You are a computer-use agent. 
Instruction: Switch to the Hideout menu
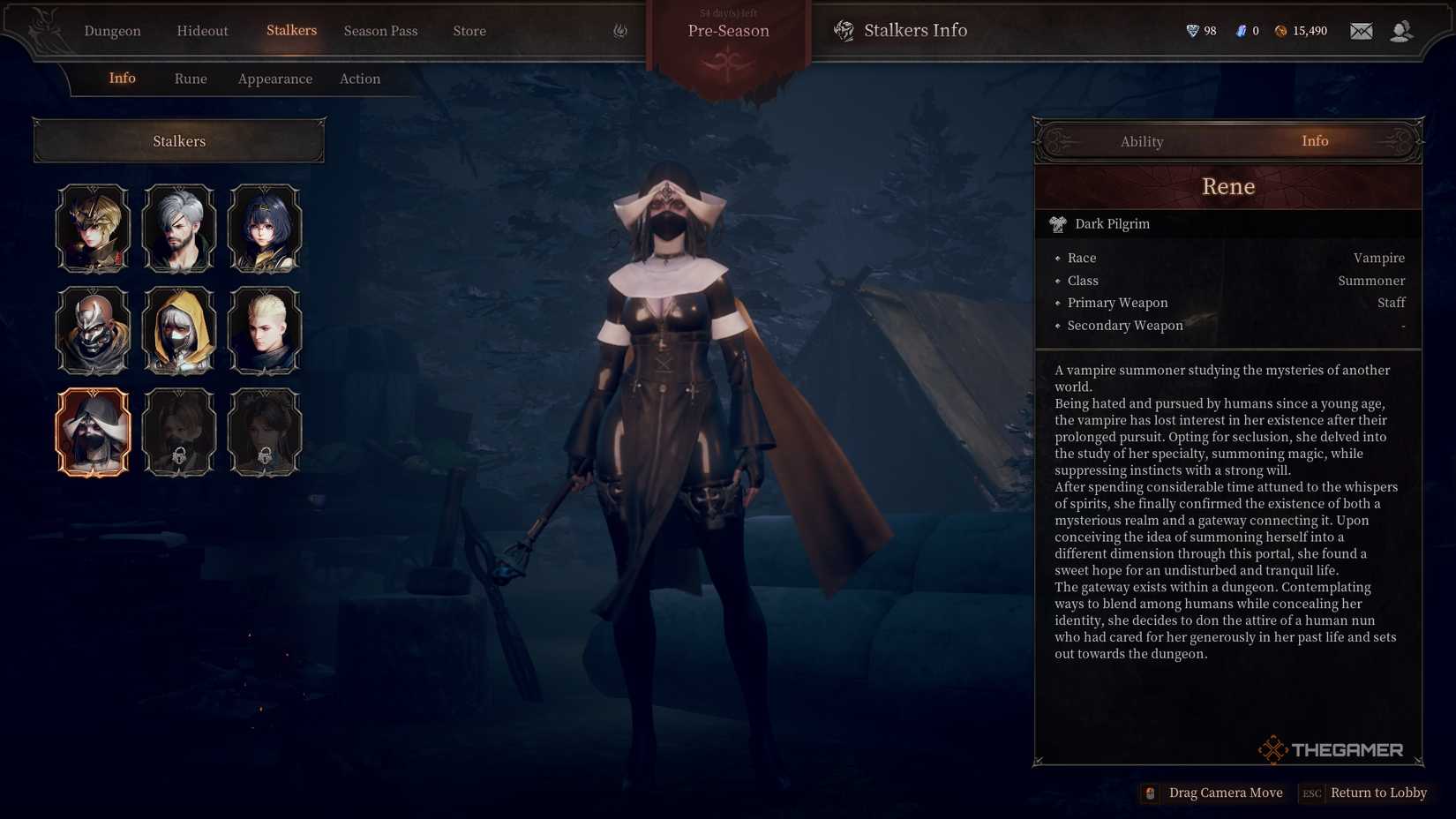tap(202, 31)
